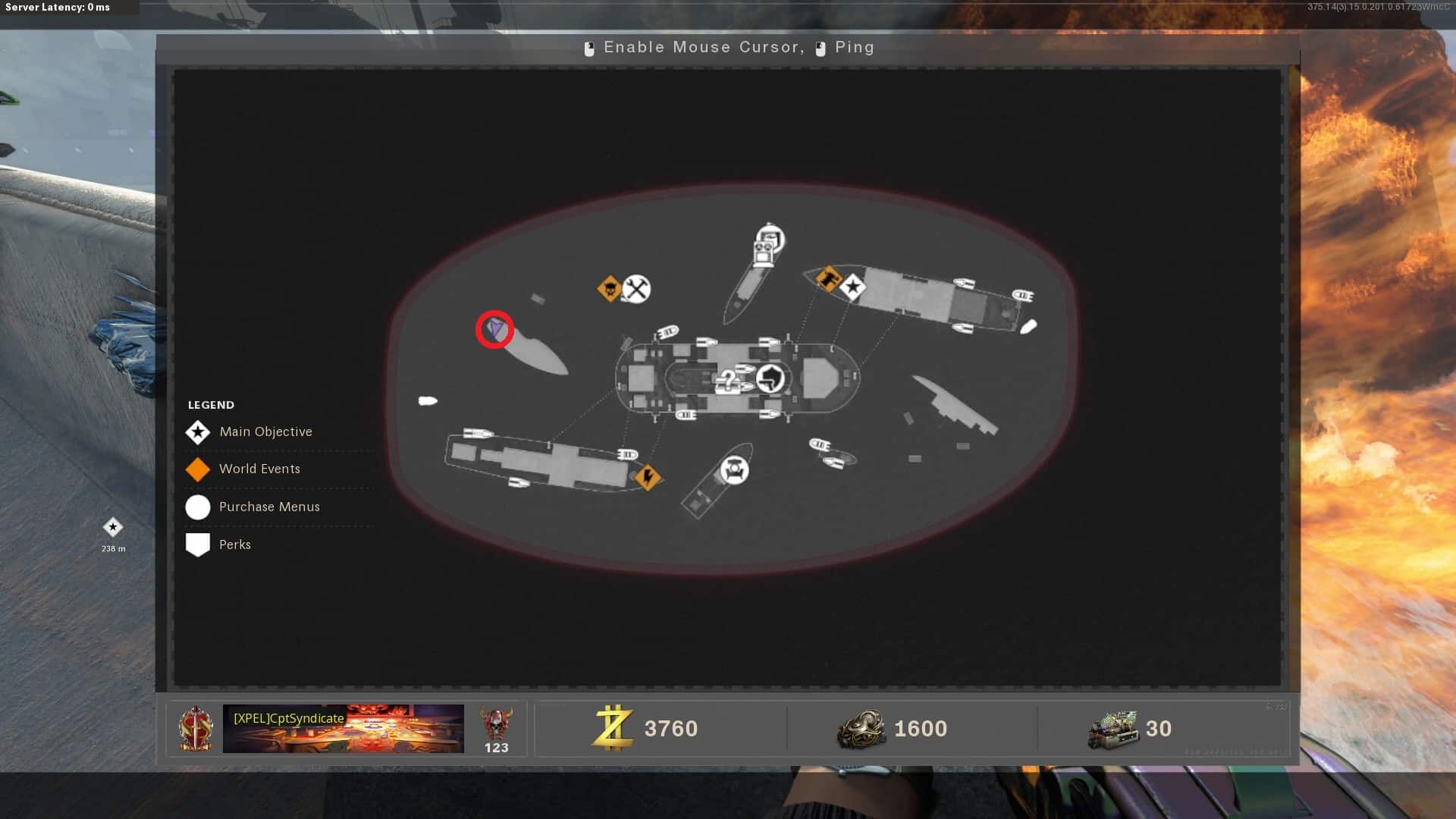This screenshot has height=819, width=1456.
Task: Click the purple crystal circled in red
Action: [494, 329]
